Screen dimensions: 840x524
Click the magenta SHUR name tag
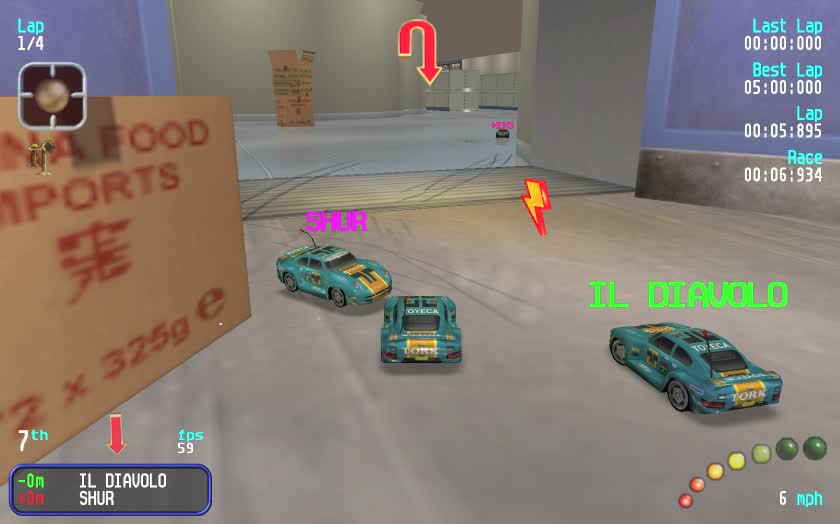(x=336, y=221)
